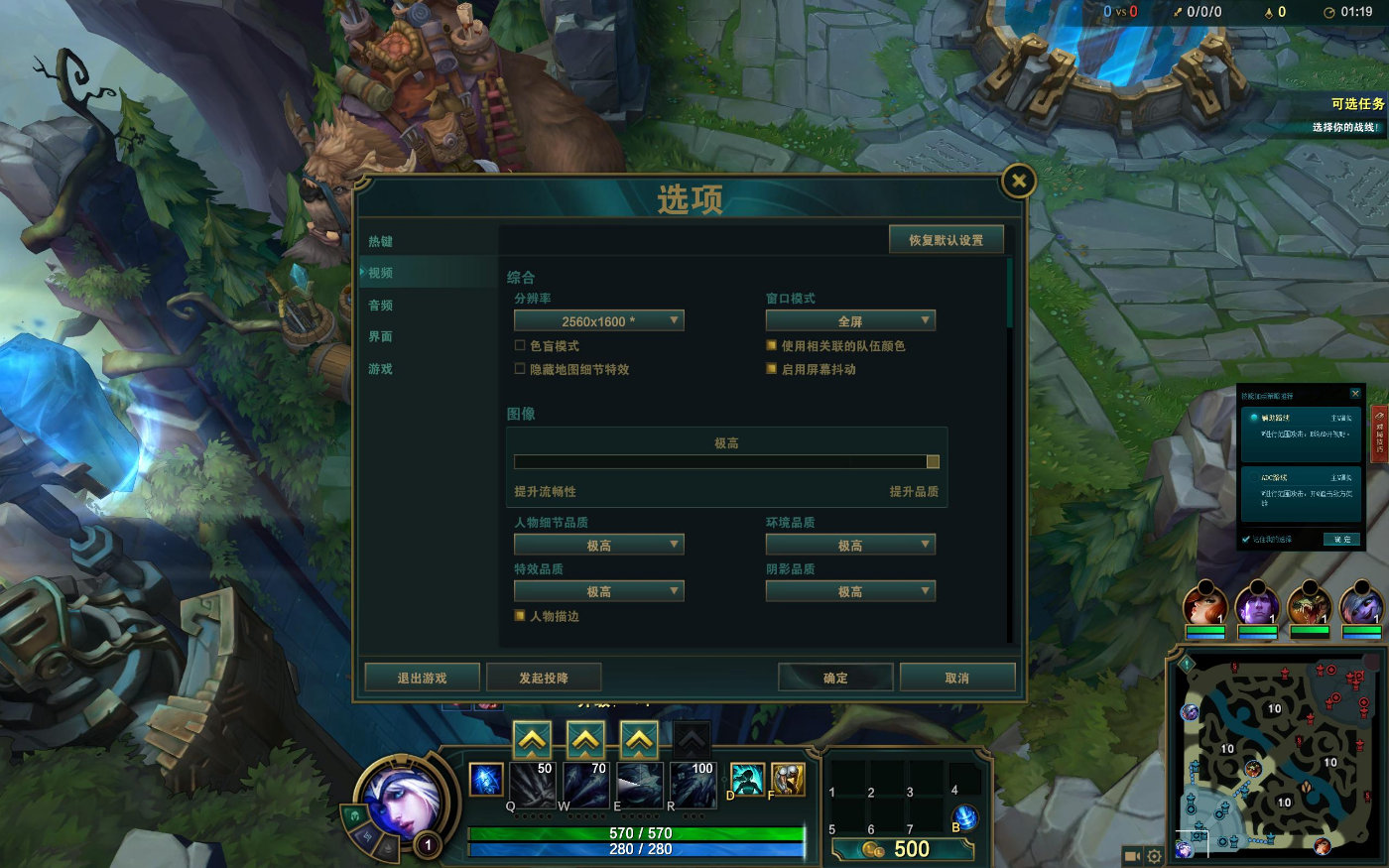Cancel changes with the 取消 button
The width and height of the screenshot is (1389, 868).
click(x=957, y=678)
